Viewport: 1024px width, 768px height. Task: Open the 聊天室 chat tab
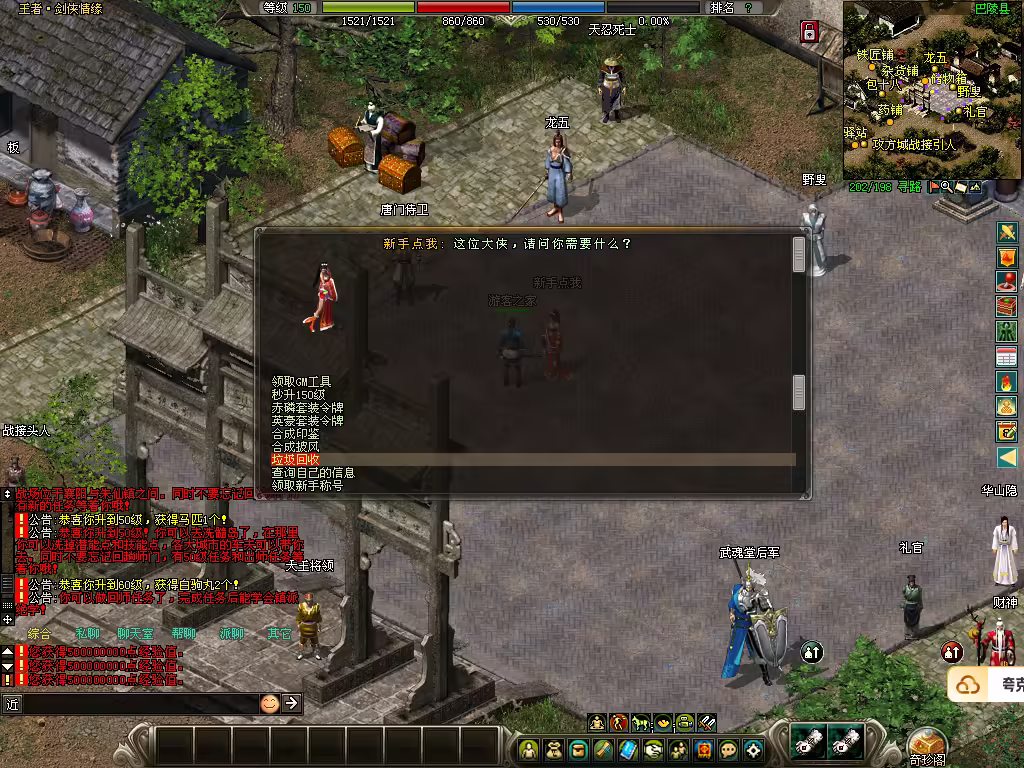point(135,634)
